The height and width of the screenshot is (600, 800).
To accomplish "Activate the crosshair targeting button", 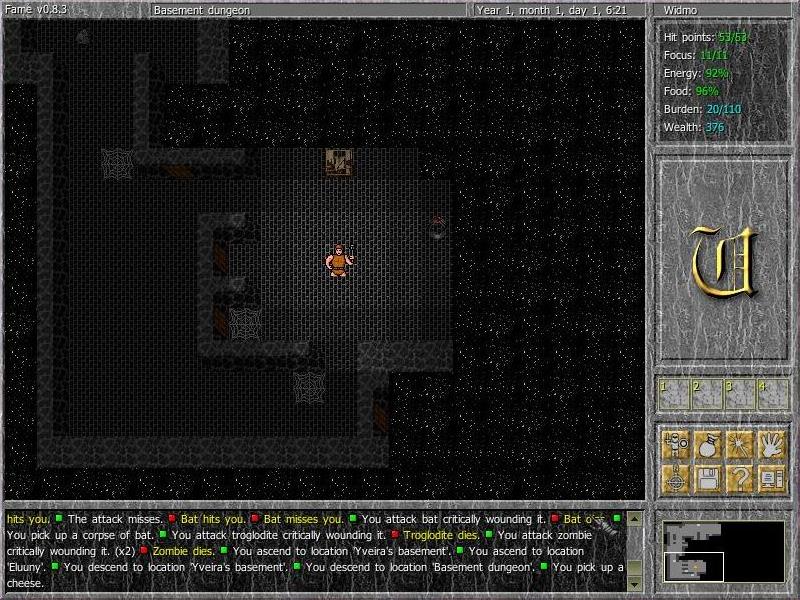I will (675, 477).
